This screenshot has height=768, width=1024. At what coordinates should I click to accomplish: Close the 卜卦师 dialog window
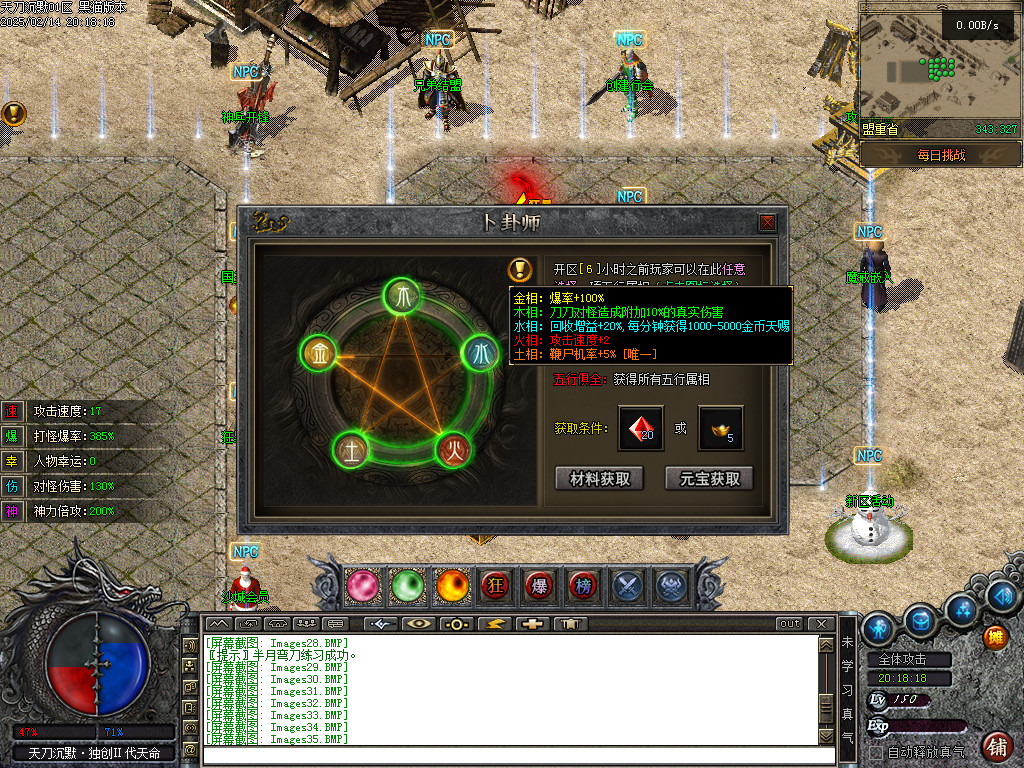click(767, 222)
